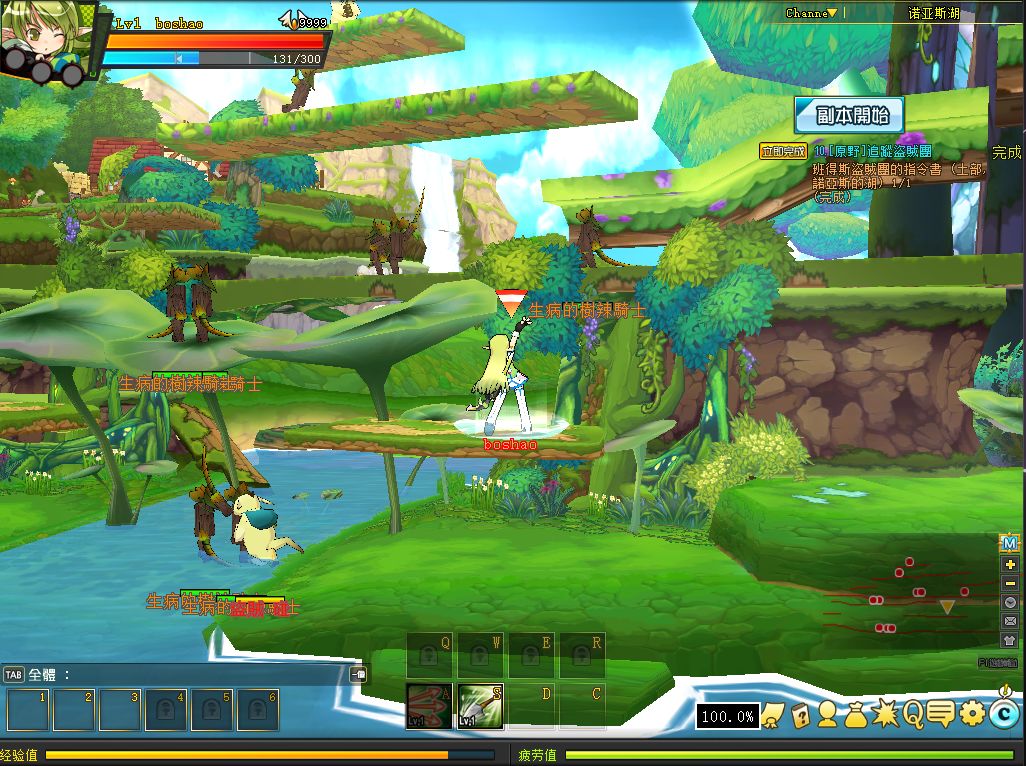
Task: Open the mail envelope icon
Action: 1009,621
